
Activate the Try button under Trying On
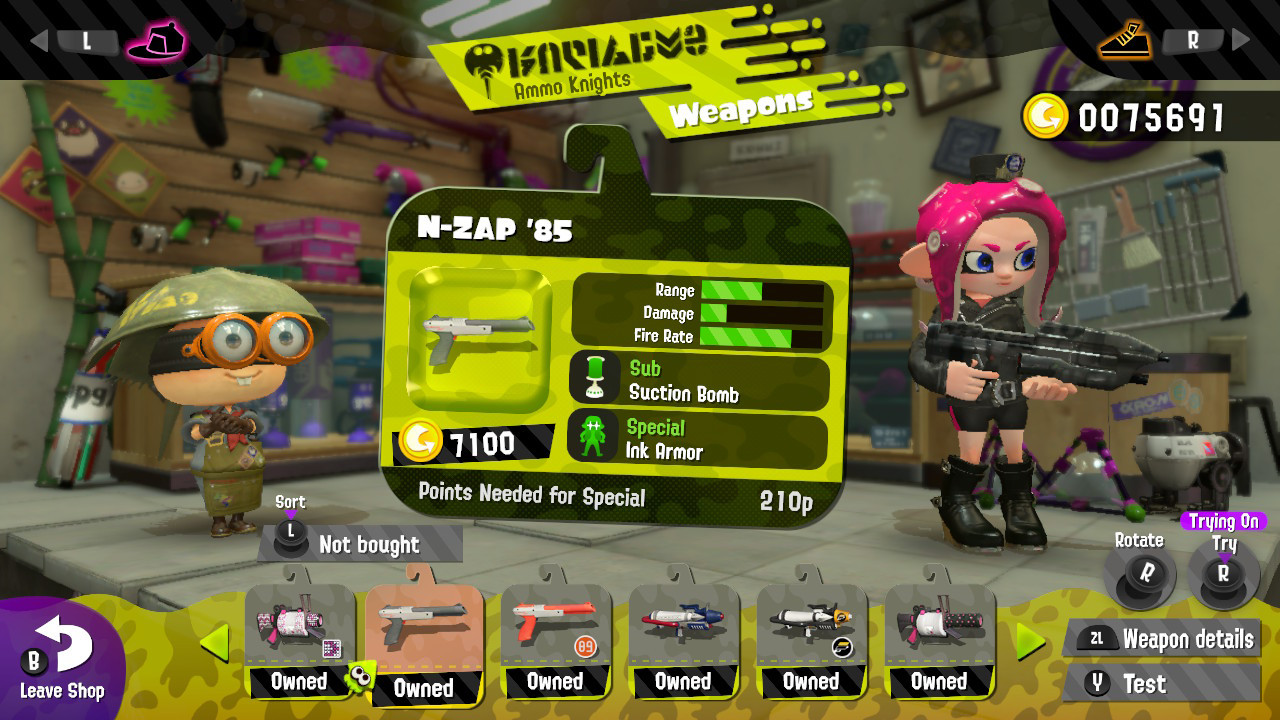(x=1225, y=575)
